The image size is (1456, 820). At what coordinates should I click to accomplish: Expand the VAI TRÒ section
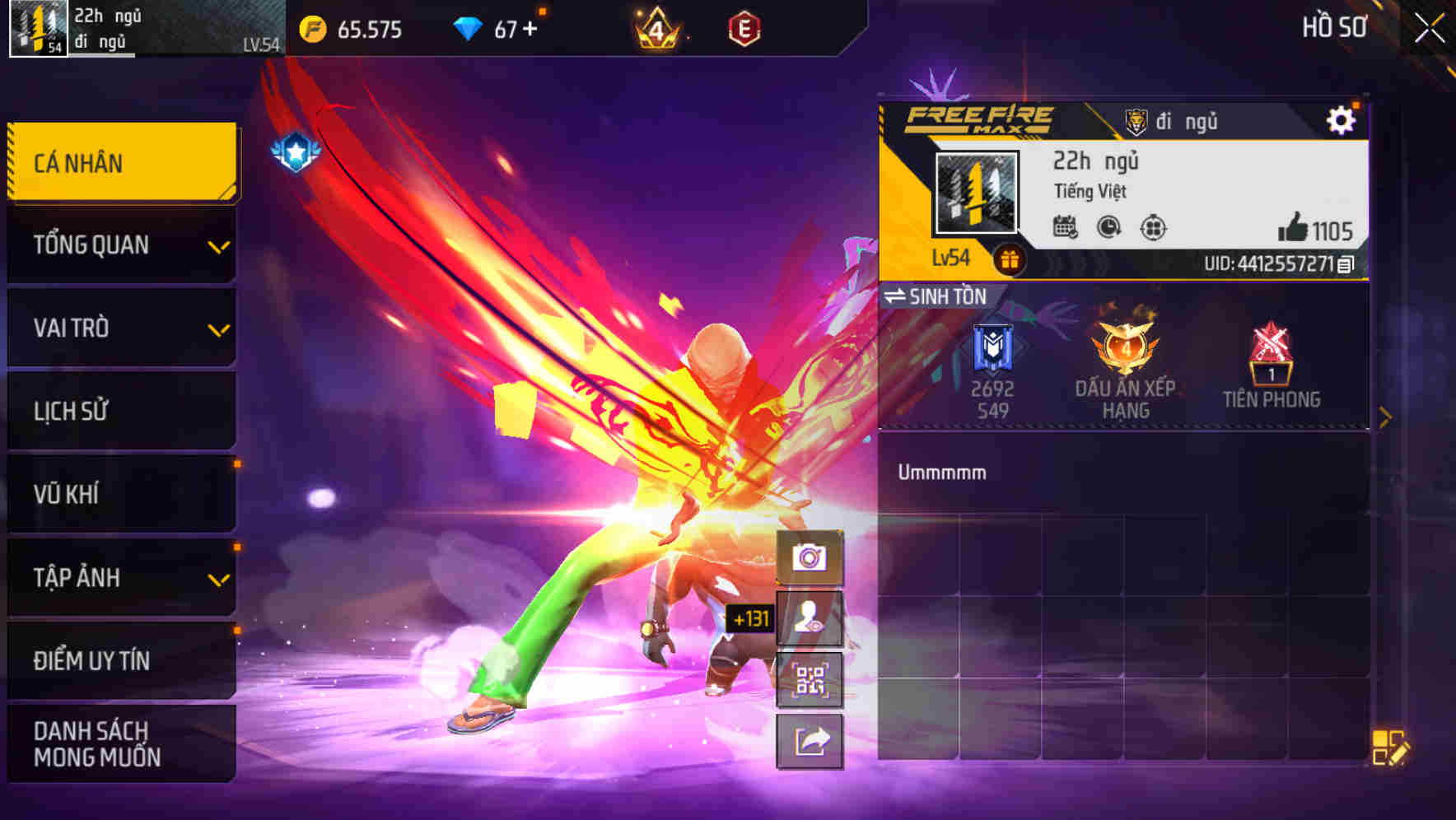pos(122,328)
